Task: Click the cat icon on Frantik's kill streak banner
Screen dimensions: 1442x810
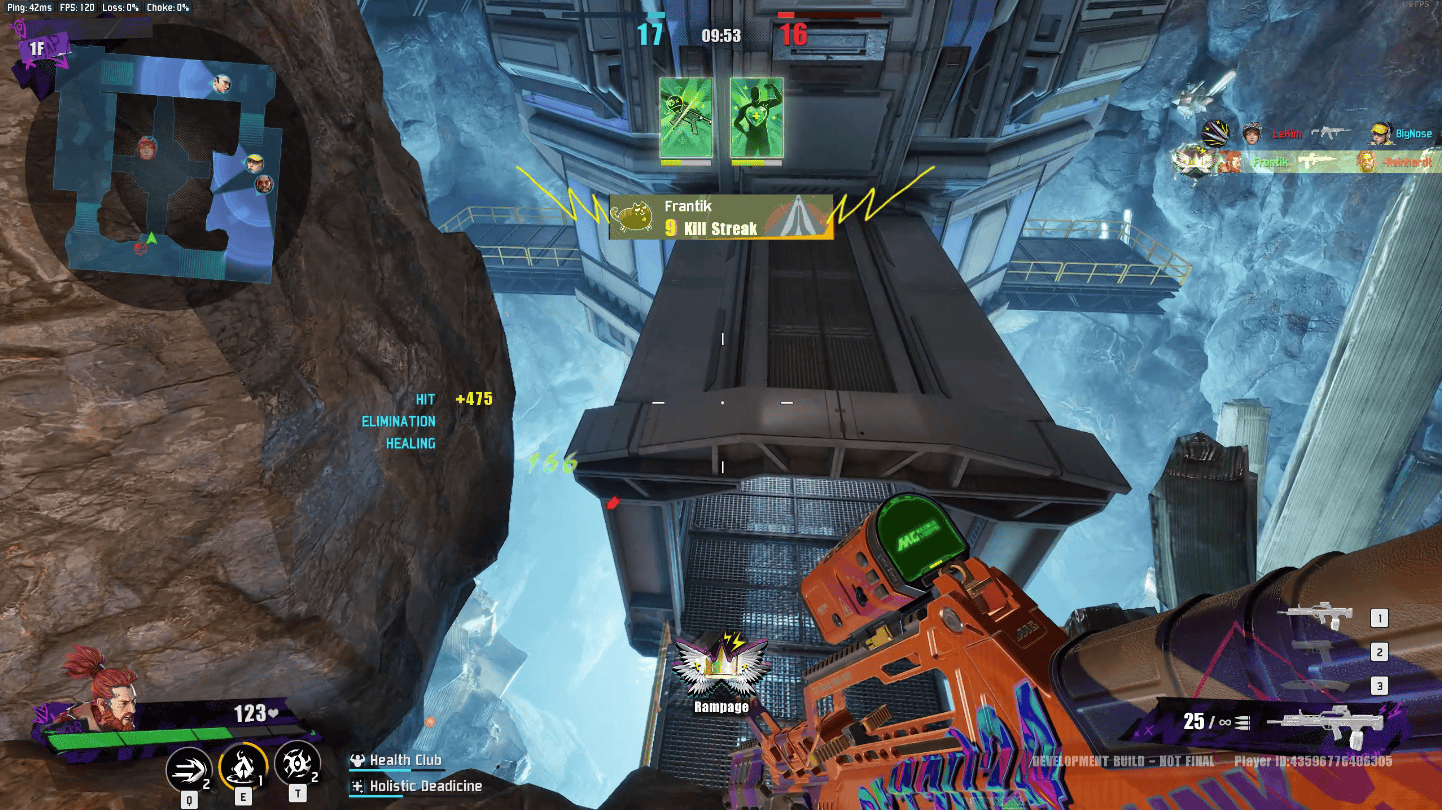Action: 631,214
